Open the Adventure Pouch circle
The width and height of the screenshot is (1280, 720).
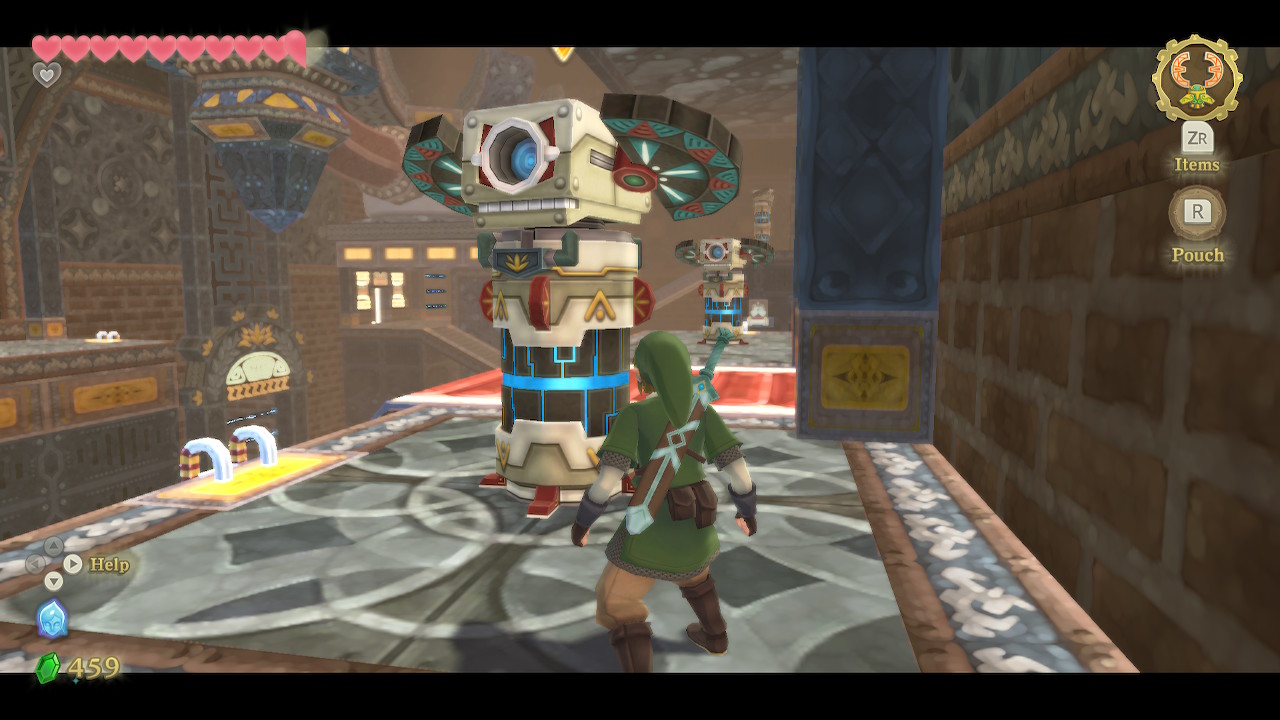pos(1197,212)
